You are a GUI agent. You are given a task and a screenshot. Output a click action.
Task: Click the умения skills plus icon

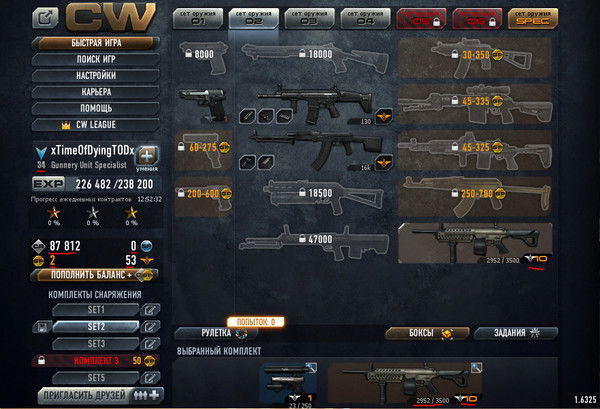point(146,157)
